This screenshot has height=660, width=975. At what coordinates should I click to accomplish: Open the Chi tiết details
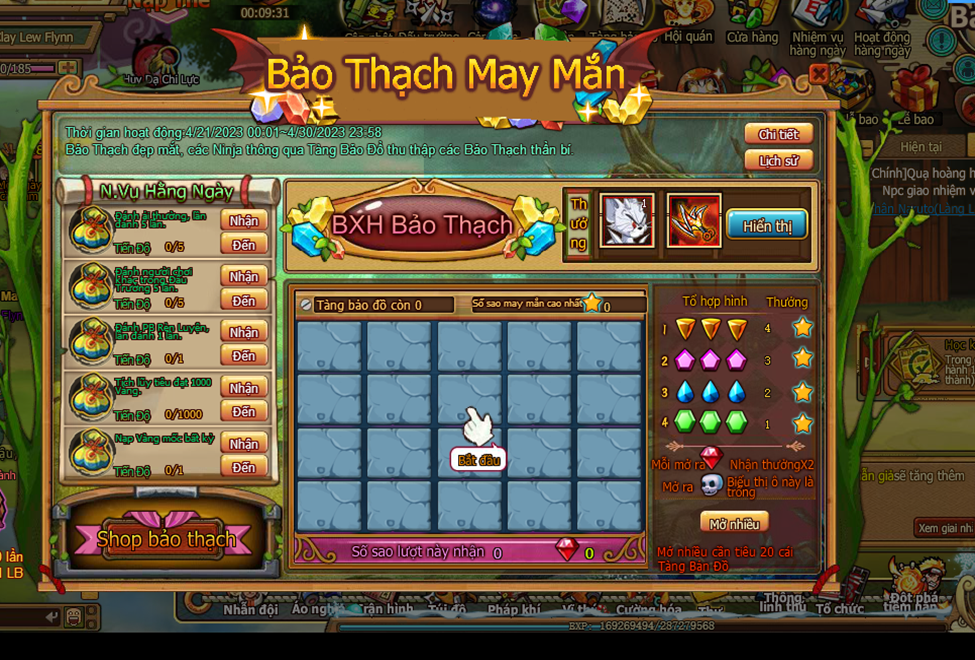[x=778, y=134]
